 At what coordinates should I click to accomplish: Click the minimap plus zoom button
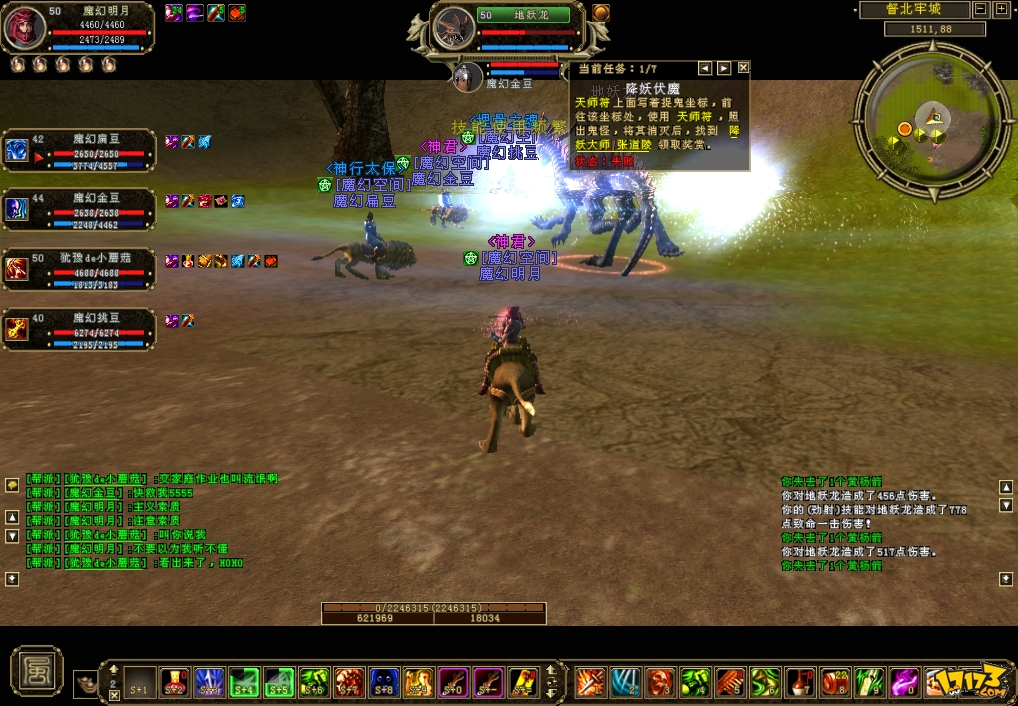[1001, 9]
